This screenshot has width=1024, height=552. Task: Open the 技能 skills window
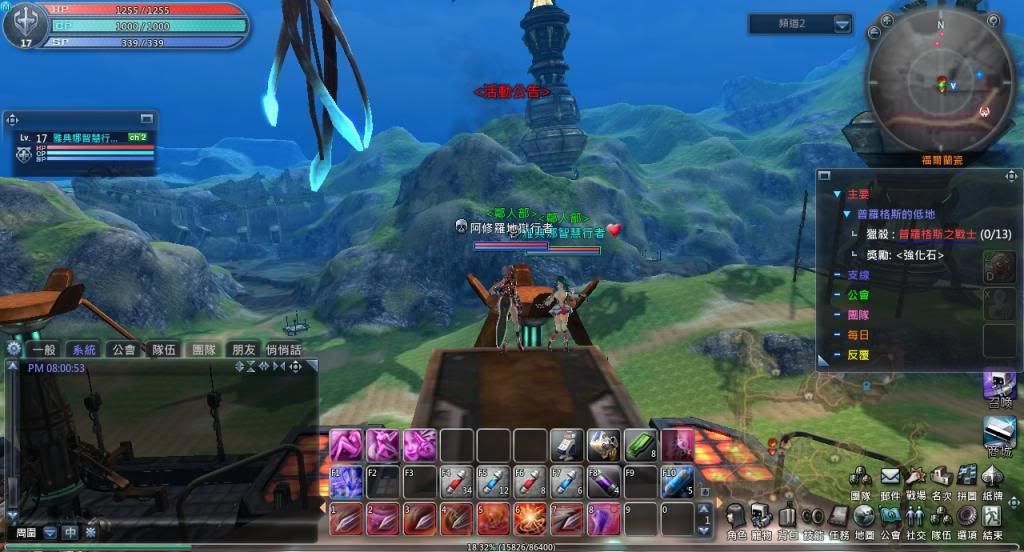(813, 516)
